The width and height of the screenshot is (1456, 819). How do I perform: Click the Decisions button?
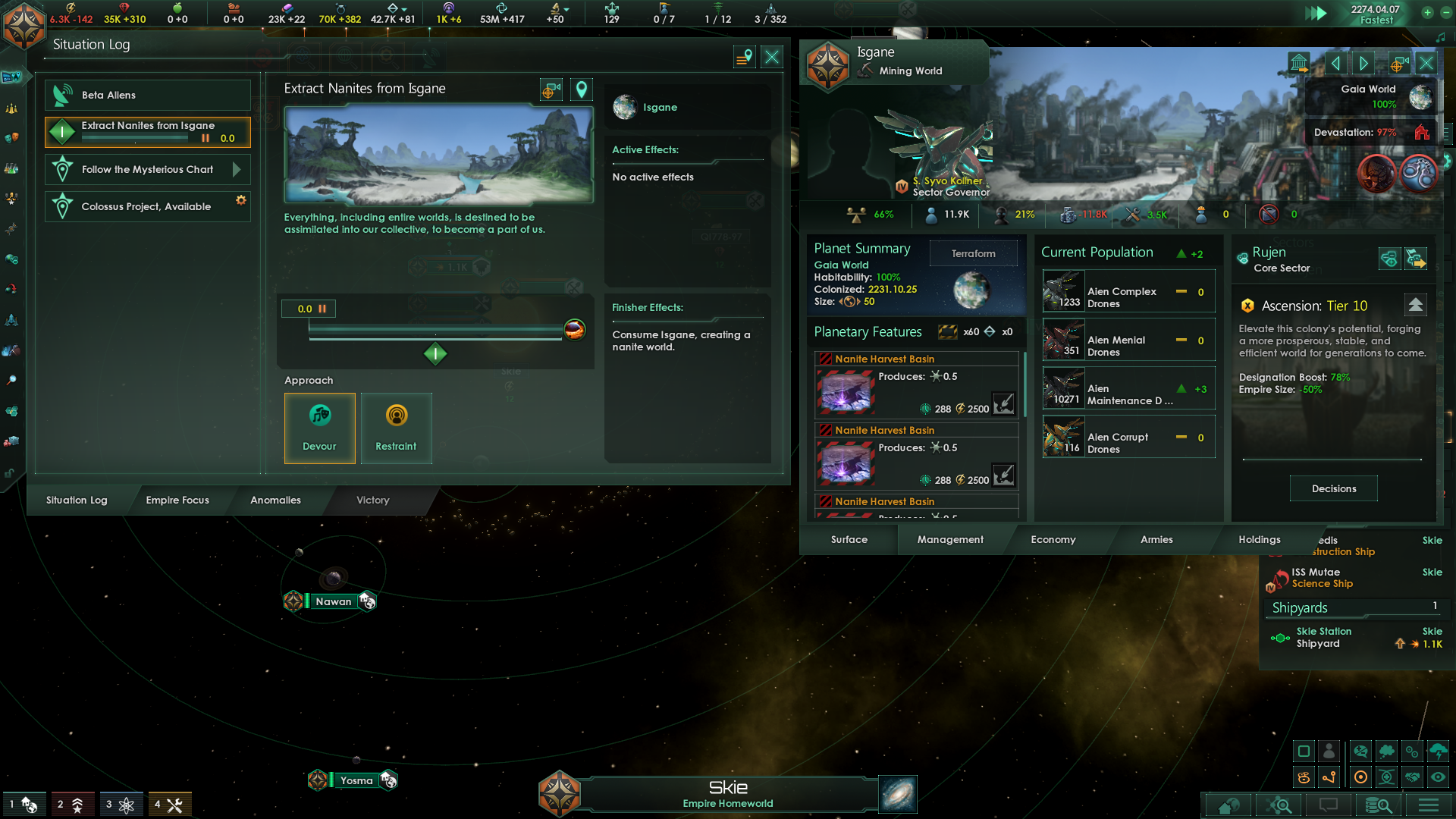1333,488
